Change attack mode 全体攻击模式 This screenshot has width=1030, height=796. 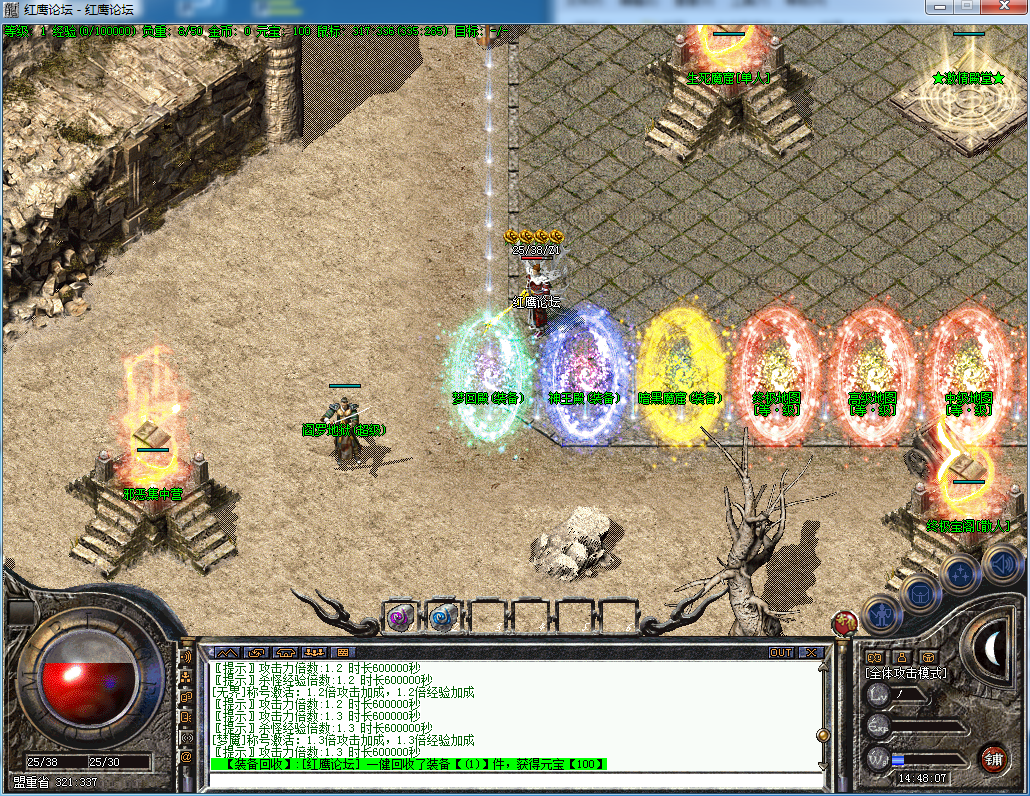point(905,674)
